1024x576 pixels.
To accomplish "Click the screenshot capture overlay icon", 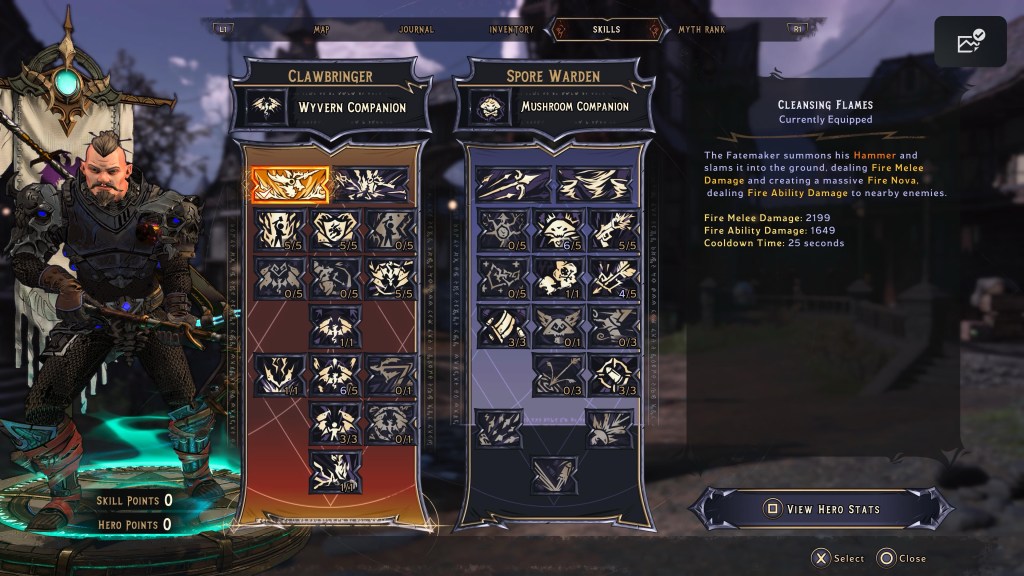I will [x=970, y=42].
